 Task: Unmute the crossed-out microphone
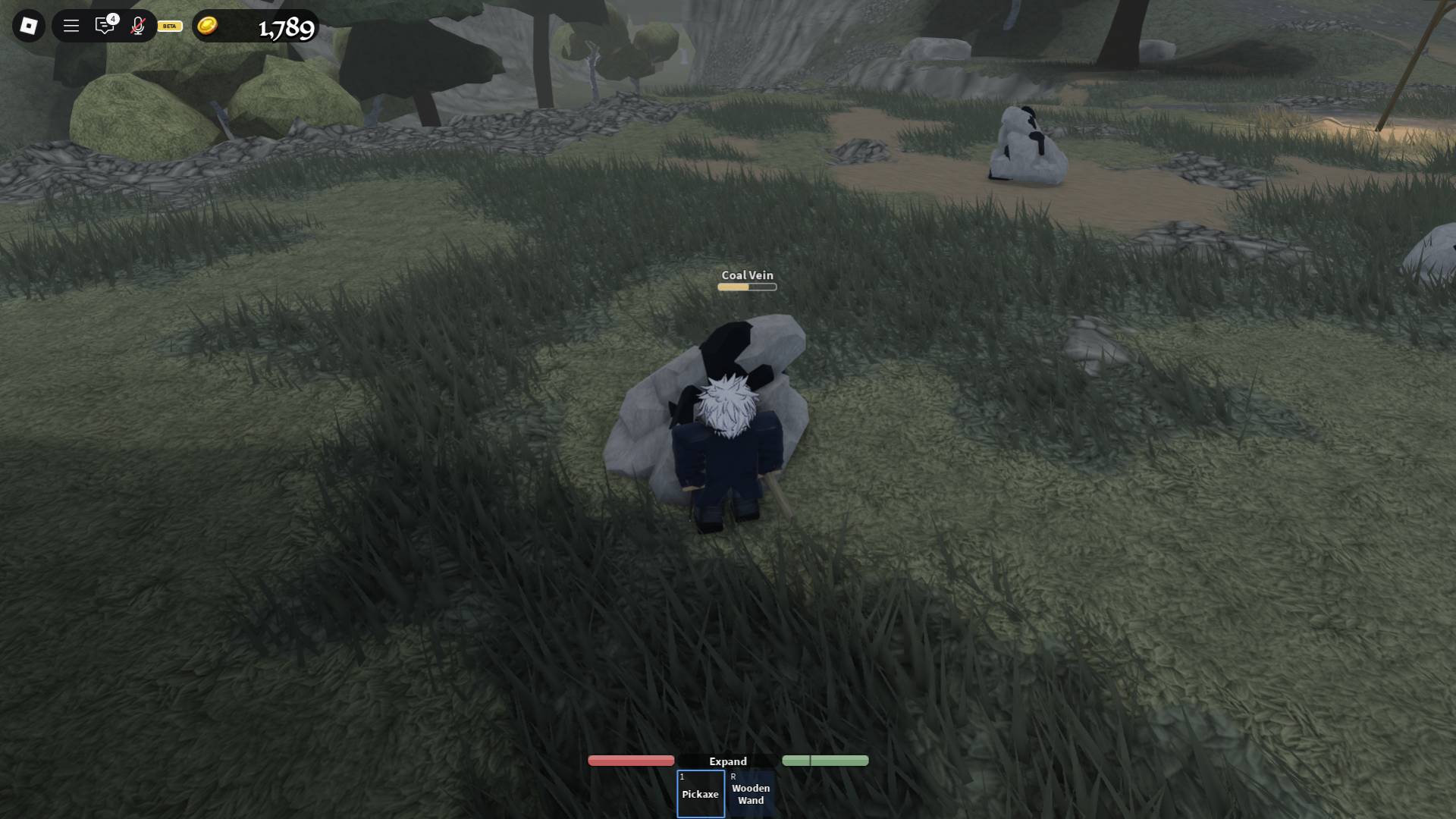pyautogui.click(x=136, y=25)
